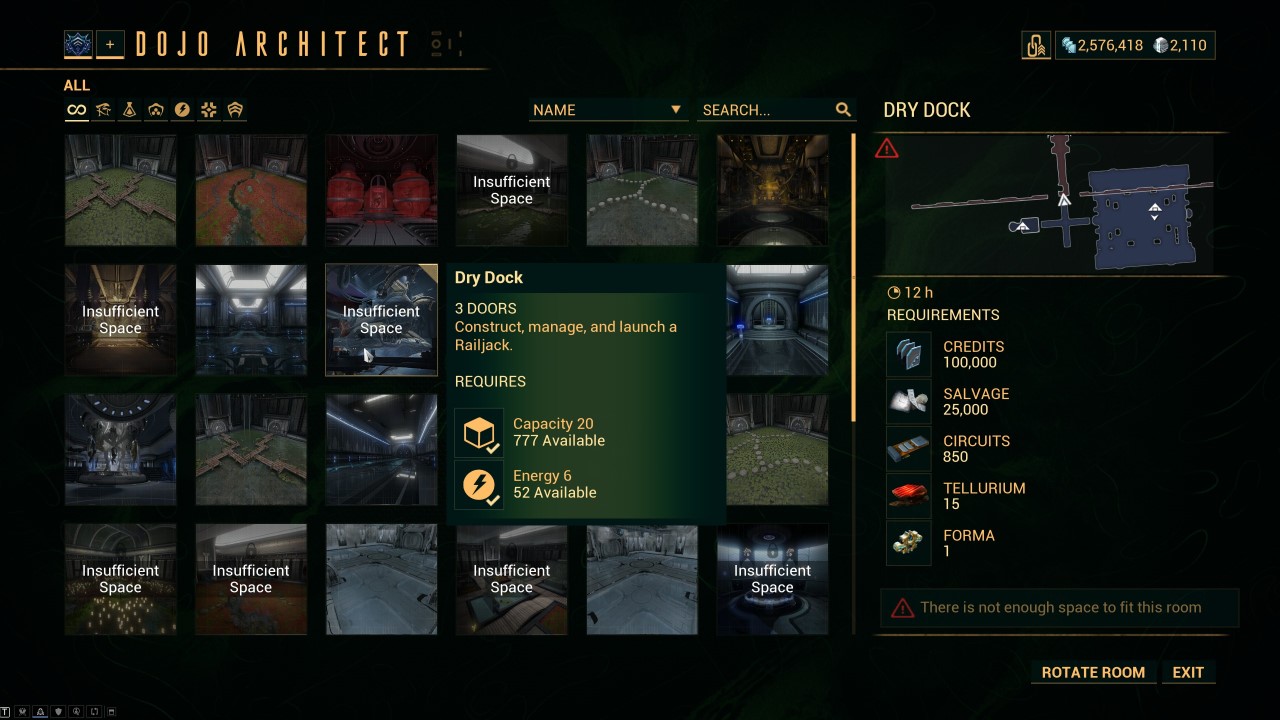Click the EXIT button

(x=1188, y=672)
